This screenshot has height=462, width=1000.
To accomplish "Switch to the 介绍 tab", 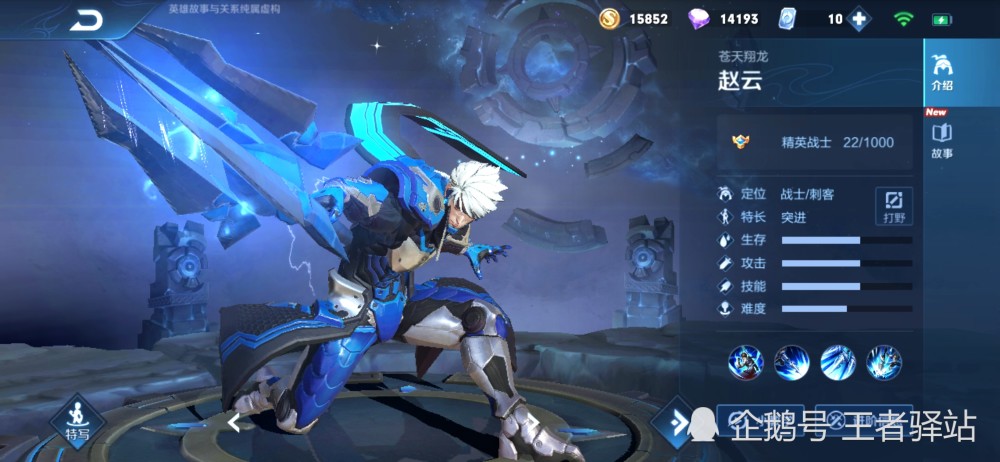I will coord(941,73).
